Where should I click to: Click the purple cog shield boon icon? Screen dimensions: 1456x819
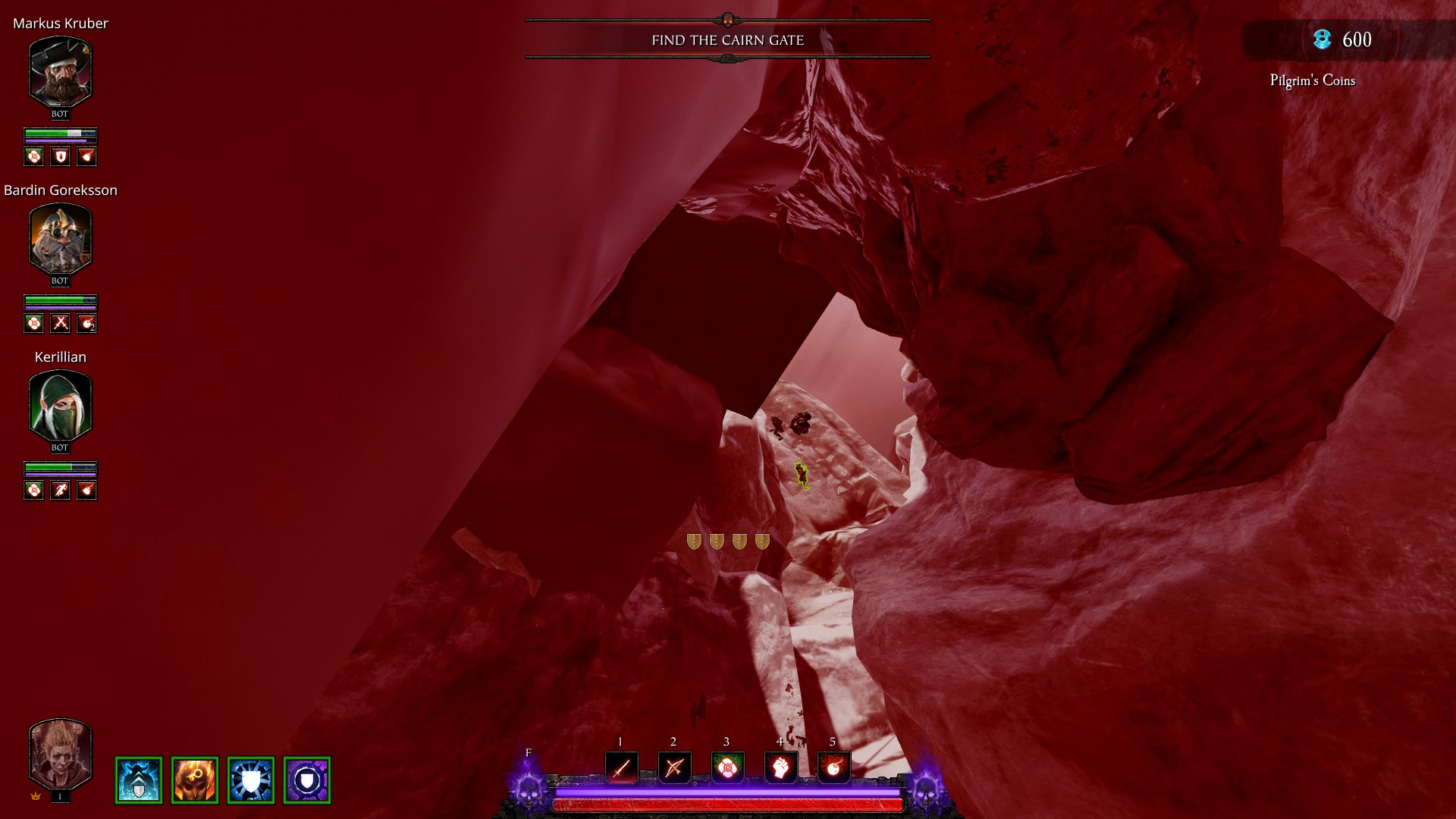[x=307, y=780]
